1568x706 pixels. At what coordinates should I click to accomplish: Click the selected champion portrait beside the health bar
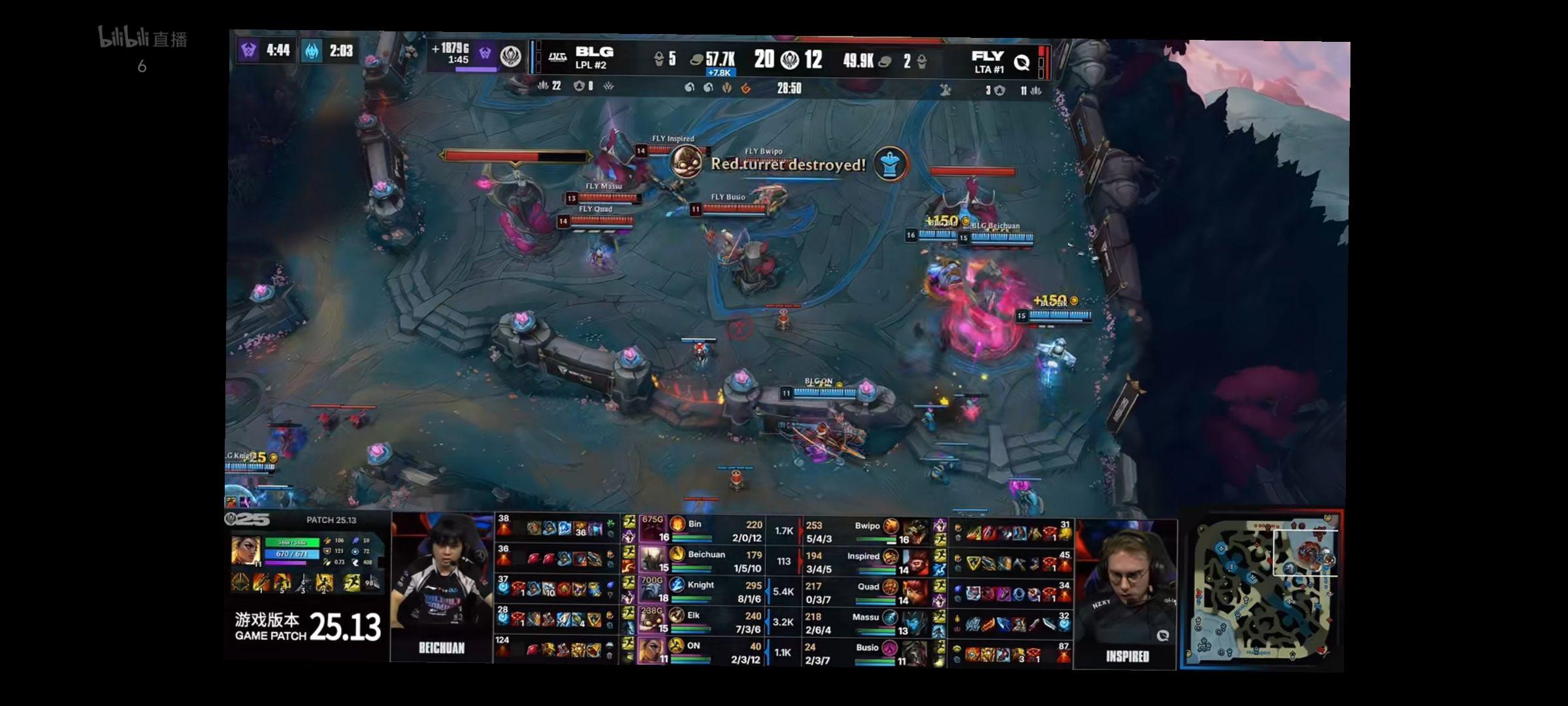tap(246, 550)
